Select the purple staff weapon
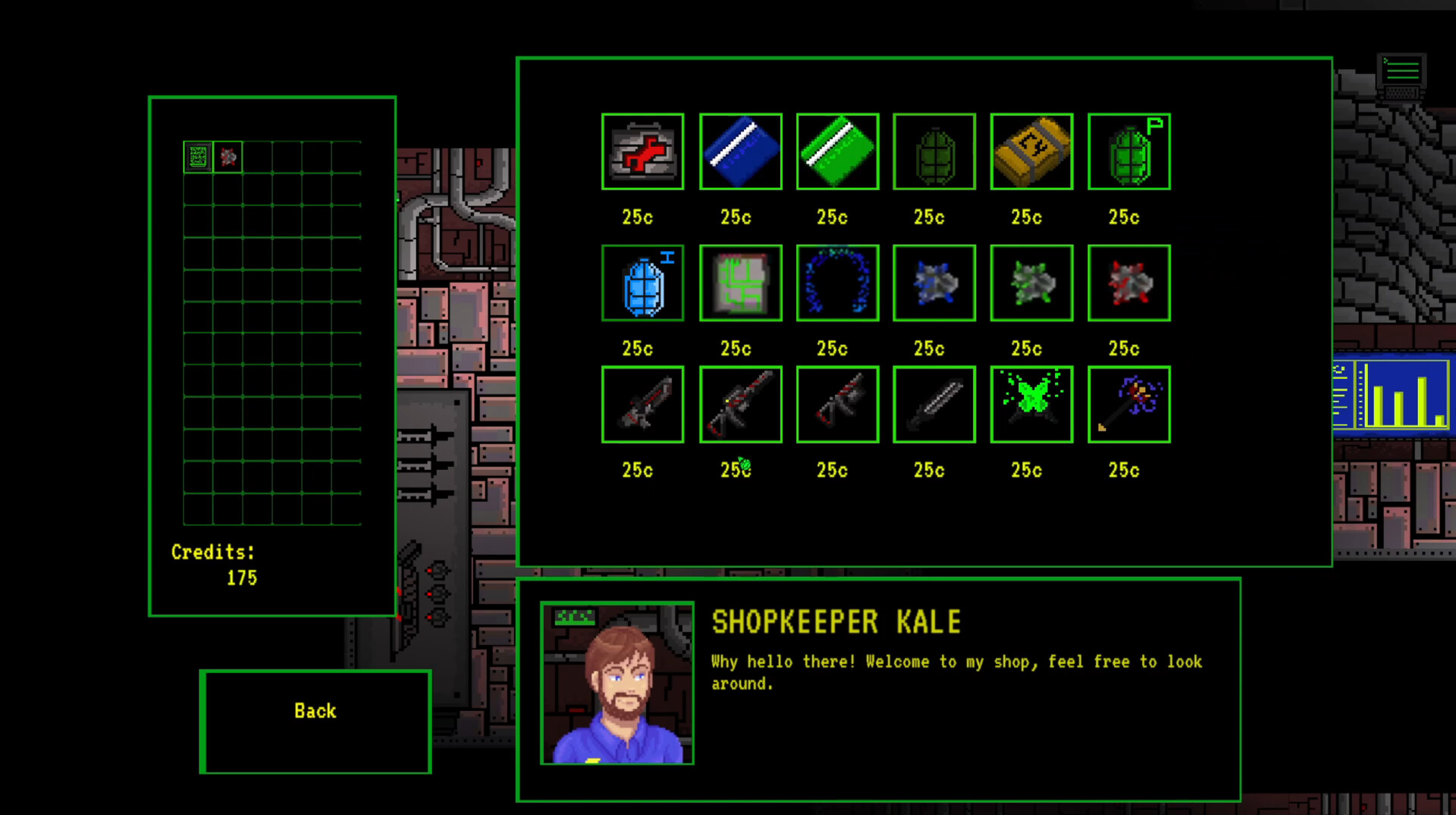This screenshot has height=815, width=1456. coord(1128,404)
